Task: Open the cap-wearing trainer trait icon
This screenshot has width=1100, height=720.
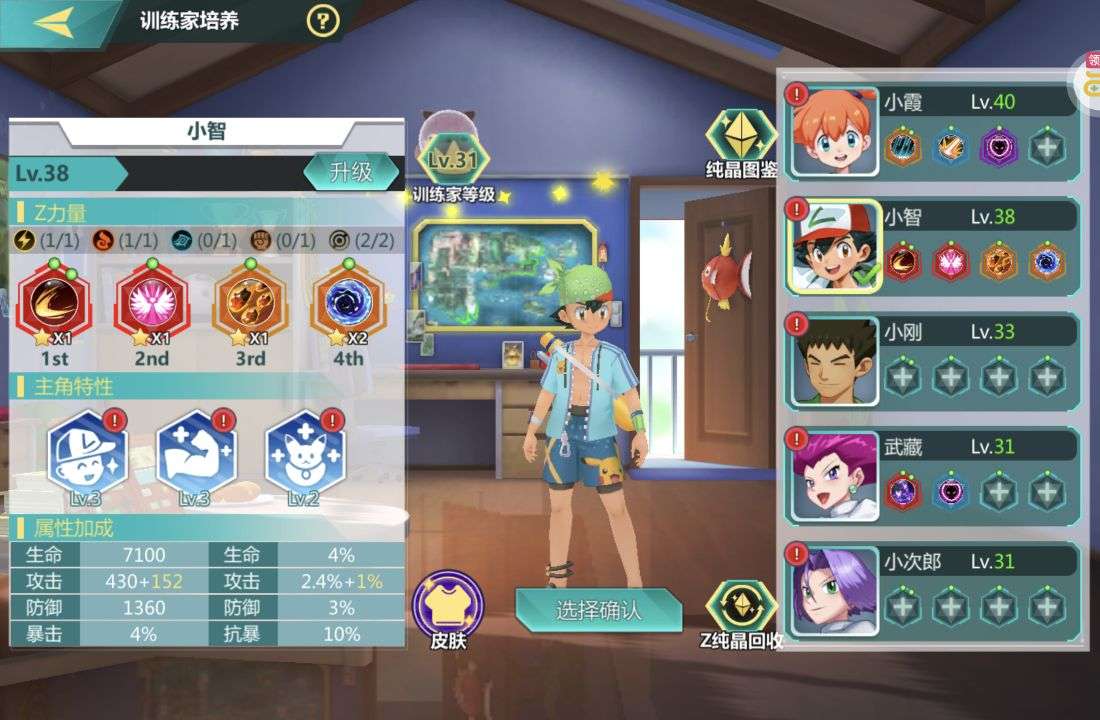Action: coord(87,451)
